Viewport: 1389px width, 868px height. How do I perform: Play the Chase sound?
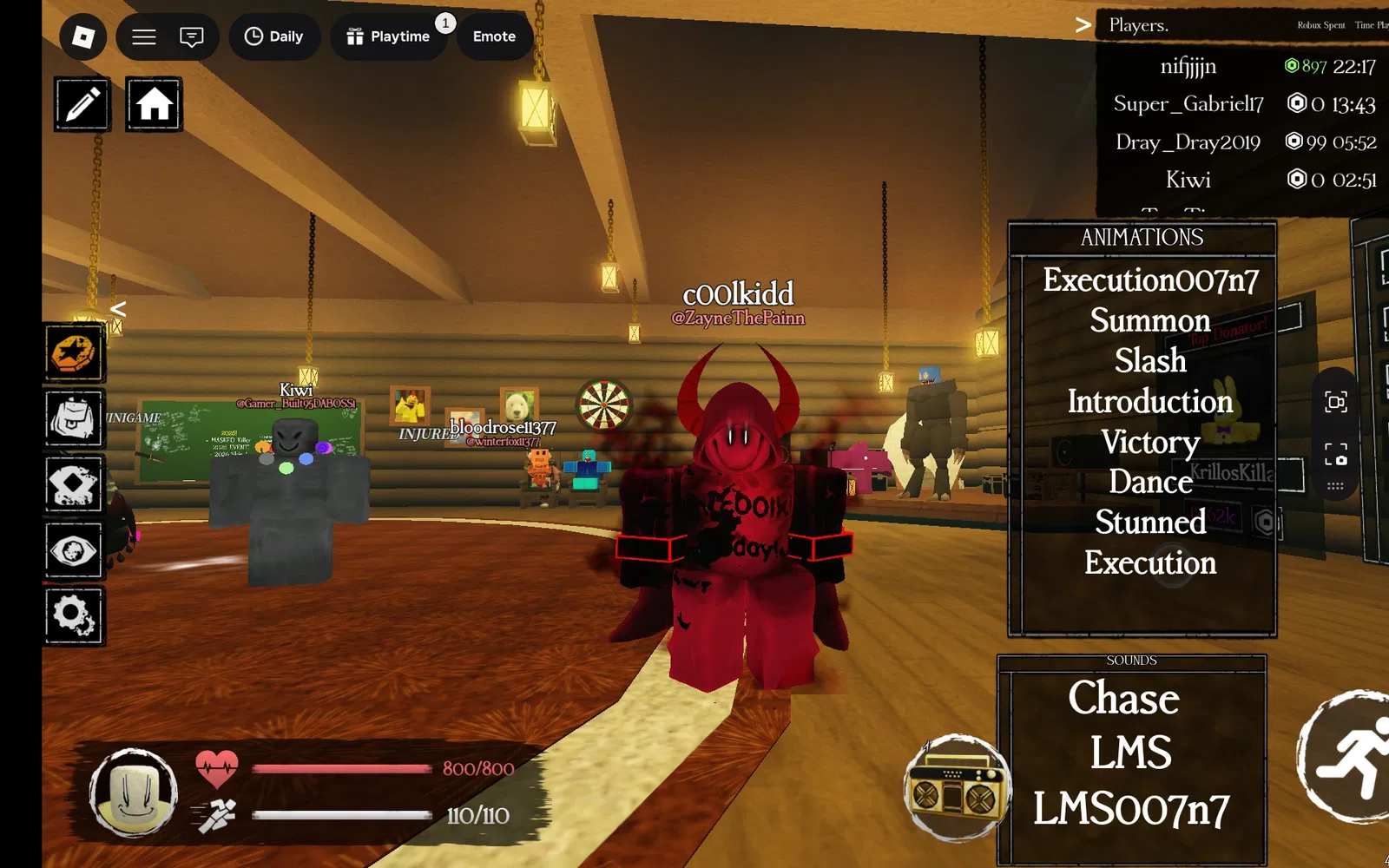[1123, 698]
